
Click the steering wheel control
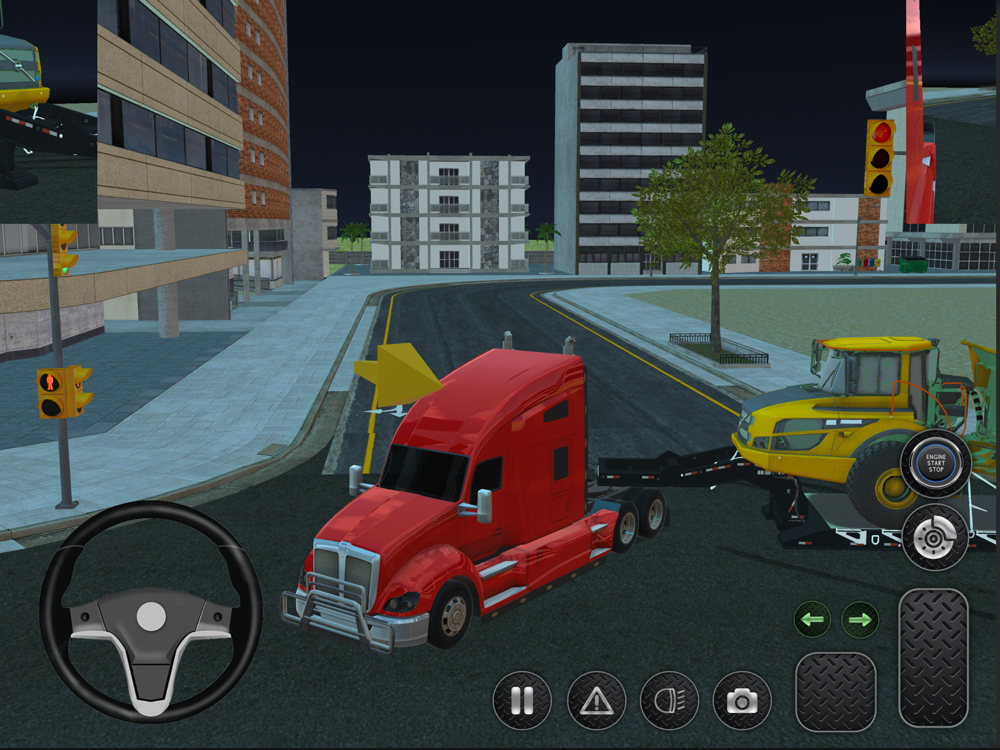coord(150,612)
